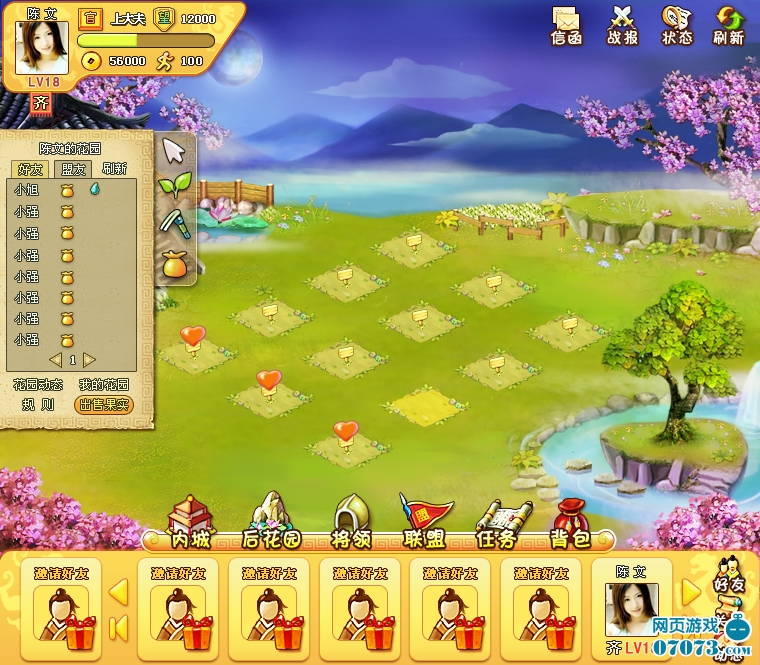Click the 出售果实 sell fruit button
The height and width of the screenshot is (665, 760).
(104, 405)
